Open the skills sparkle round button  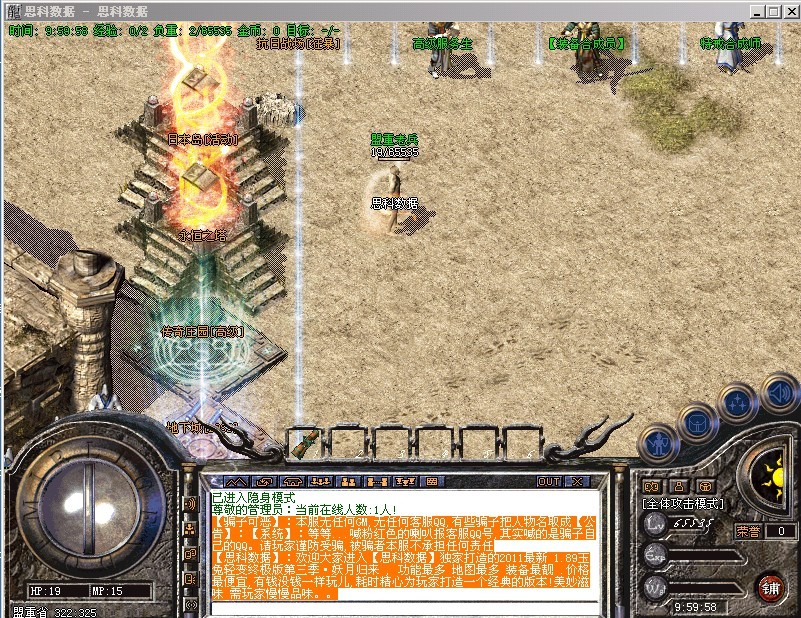[737, 404]
